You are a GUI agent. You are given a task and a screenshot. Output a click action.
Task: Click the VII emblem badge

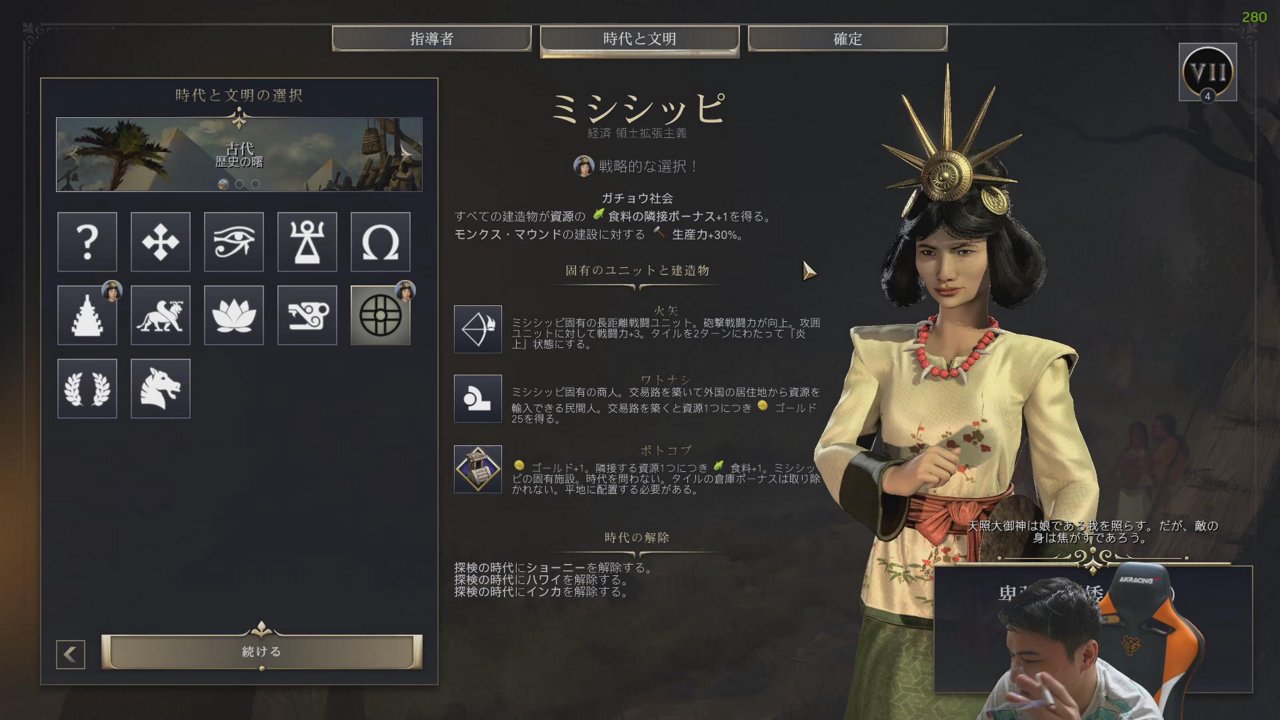point(1207,72)
